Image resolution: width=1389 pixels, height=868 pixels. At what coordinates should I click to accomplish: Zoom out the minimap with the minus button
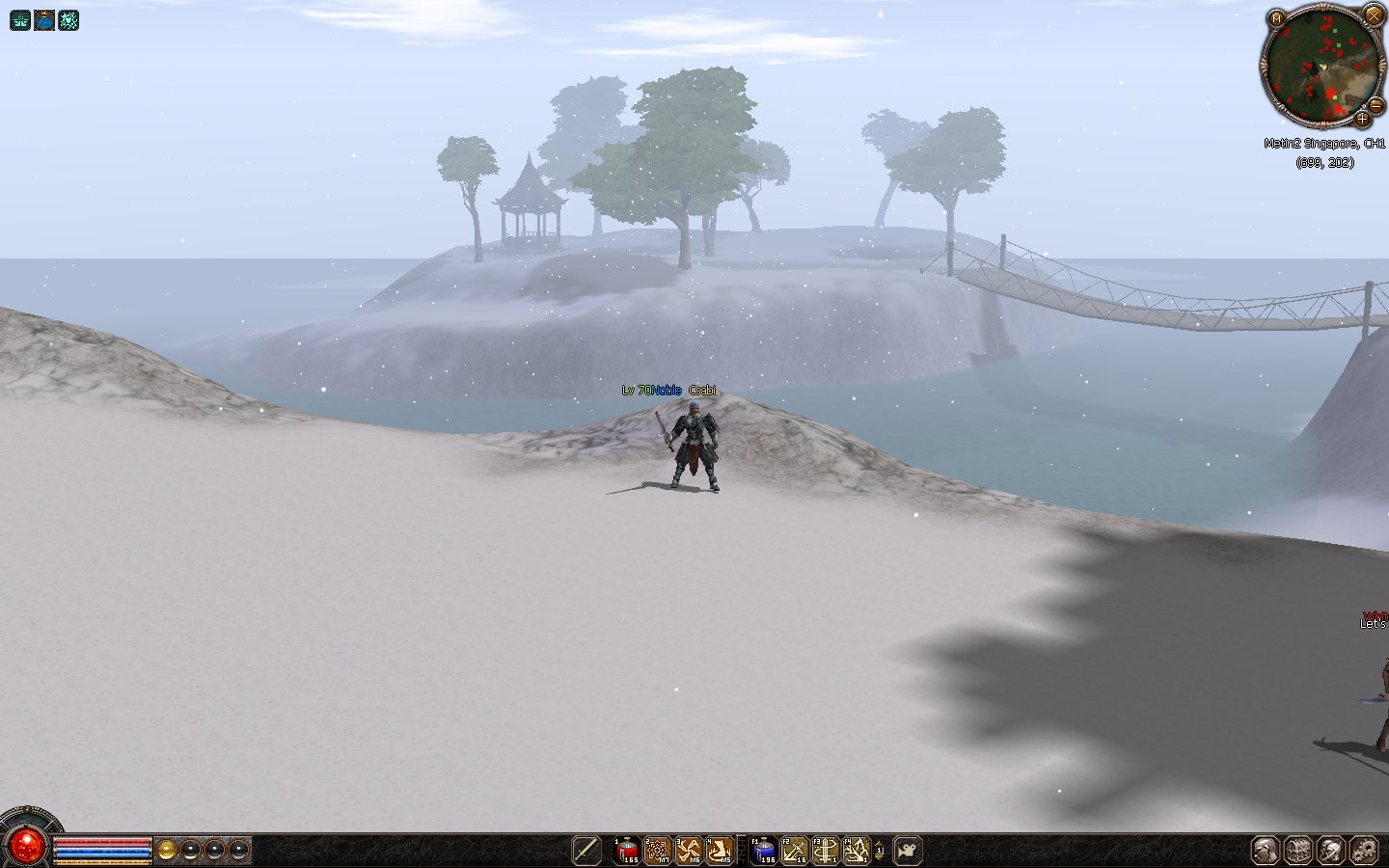1377,105
